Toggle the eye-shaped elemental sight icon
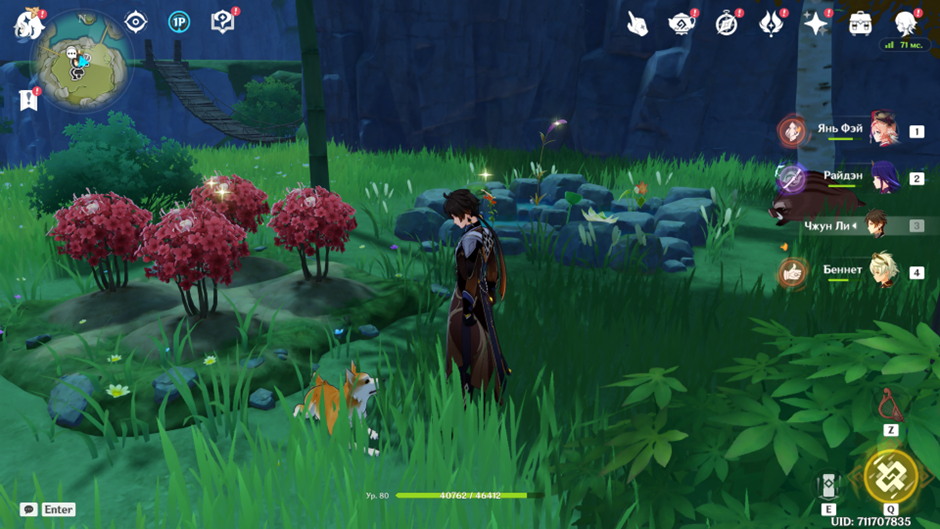The height and width of the screenshot is (529, 940). click(x=136, y=21)
